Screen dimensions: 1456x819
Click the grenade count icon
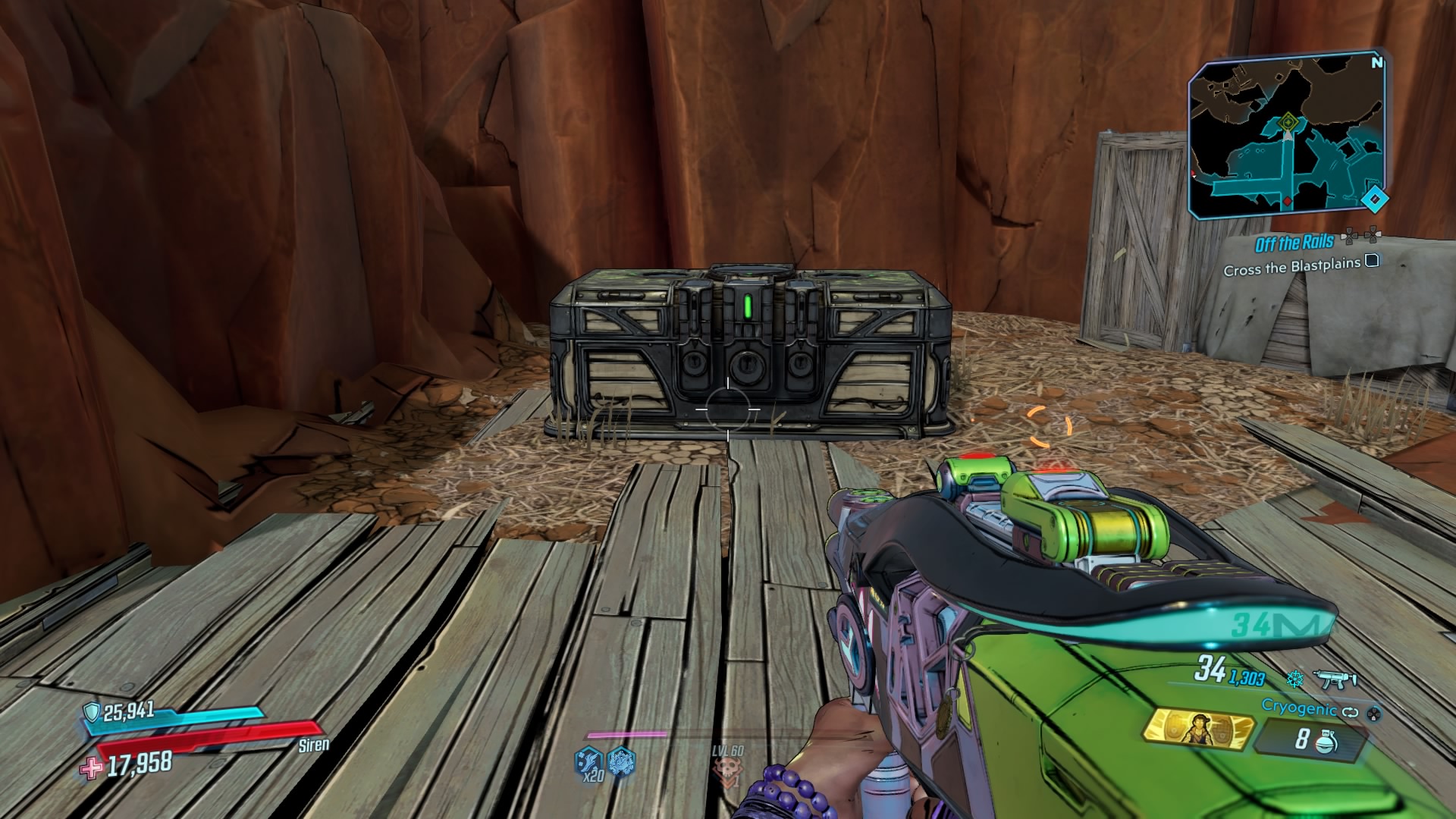(1326, 740)
